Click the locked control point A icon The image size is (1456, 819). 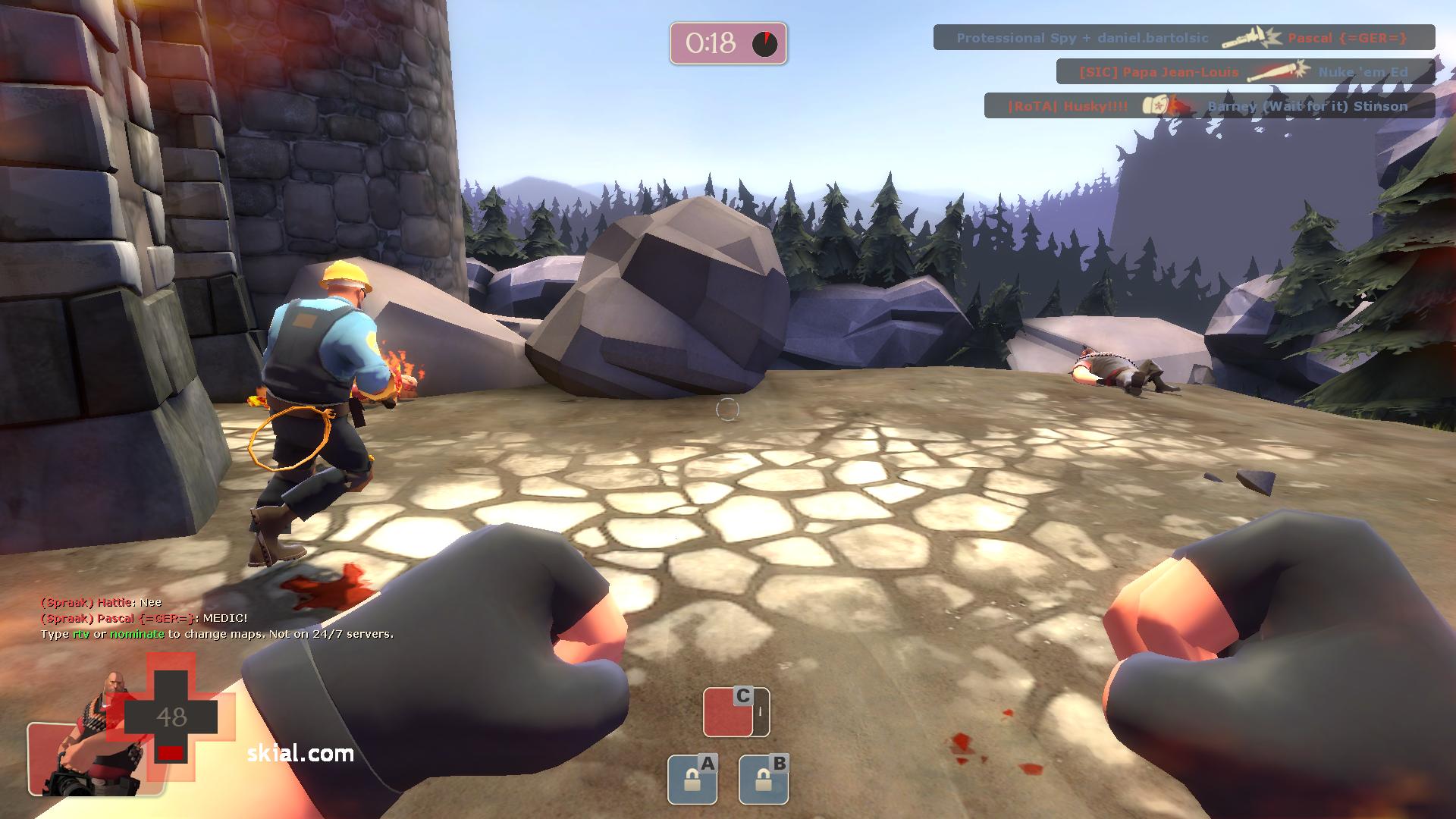point(692,779)
